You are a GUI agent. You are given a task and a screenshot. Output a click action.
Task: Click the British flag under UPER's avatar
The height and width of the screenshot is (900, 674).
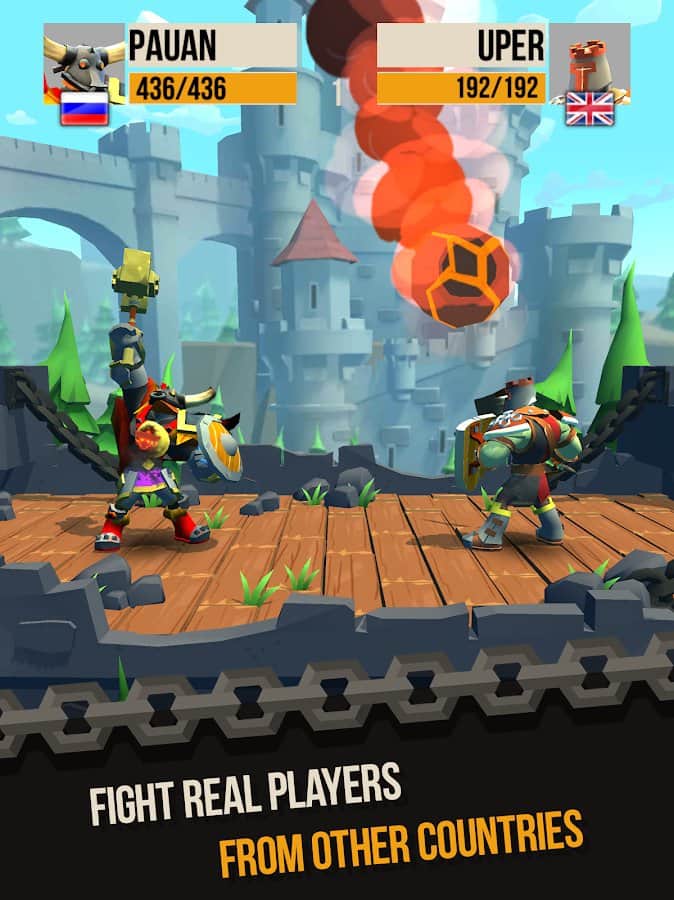click(589, 108)
